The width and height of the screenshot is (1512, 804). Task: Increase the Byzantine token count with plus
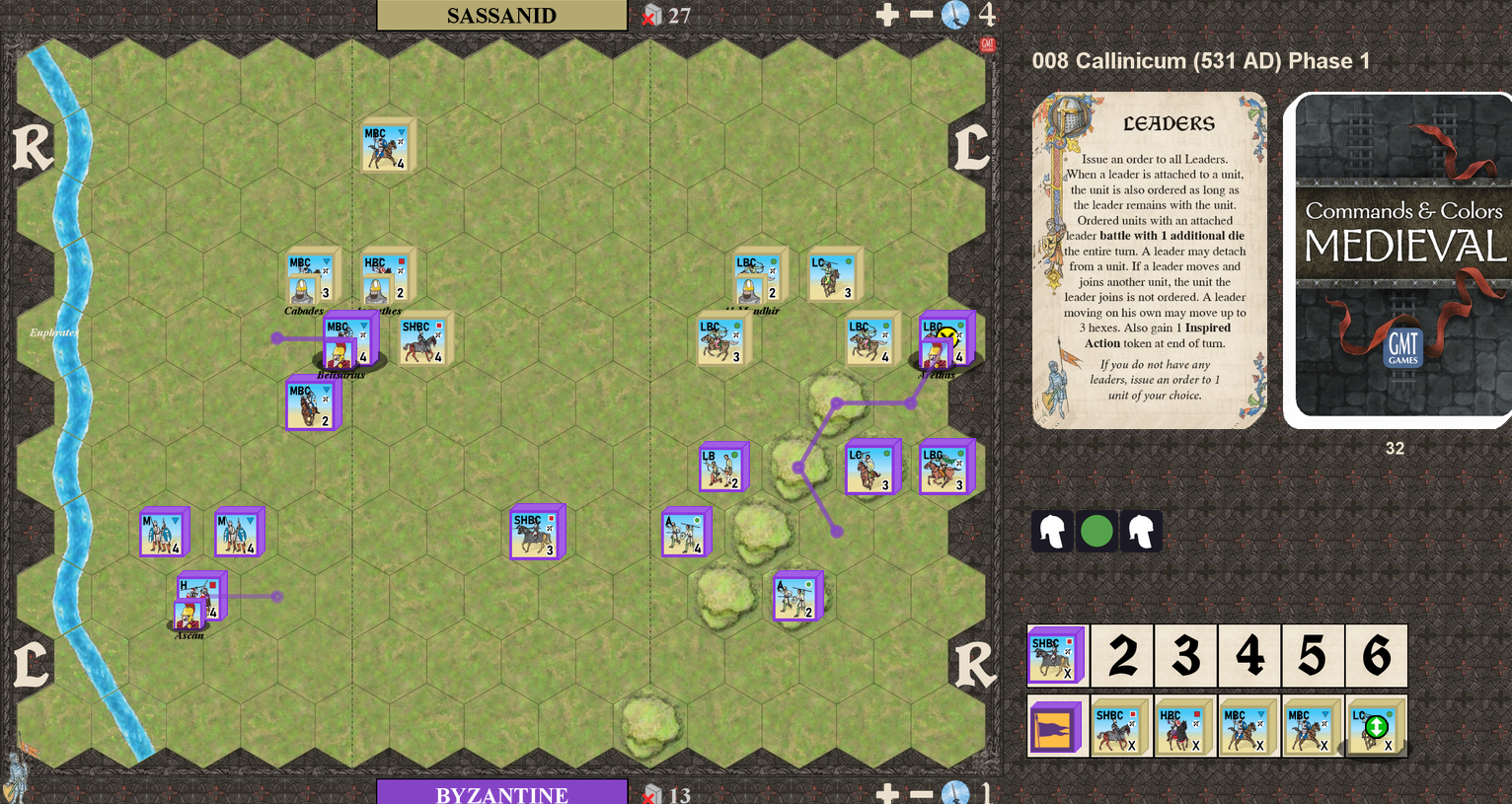point(887,793)
